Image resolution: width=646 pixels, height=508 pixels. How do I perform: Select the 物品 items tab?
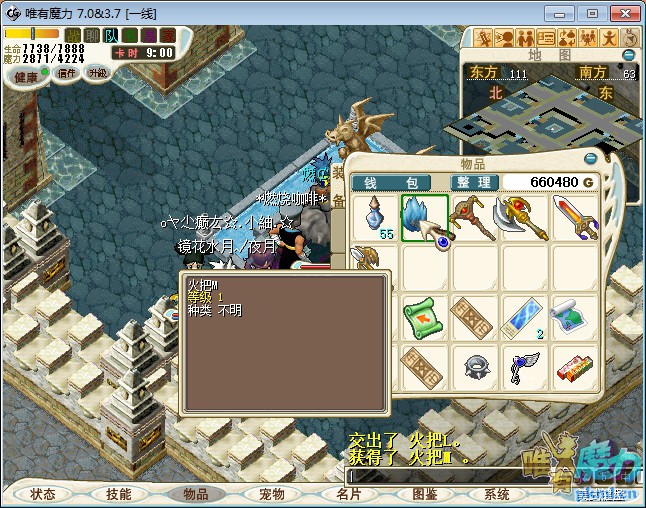click(195, 494)
